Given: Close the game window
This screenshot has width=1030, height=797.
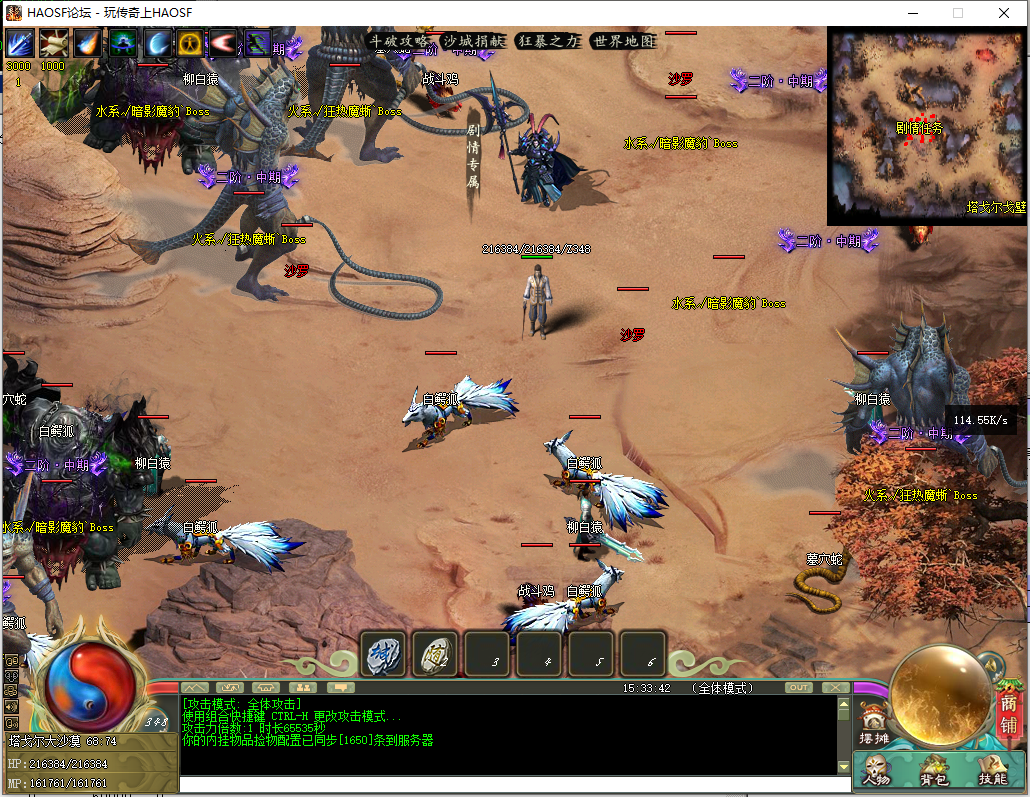Looking at the screenshot, I should pos(1004,13).
